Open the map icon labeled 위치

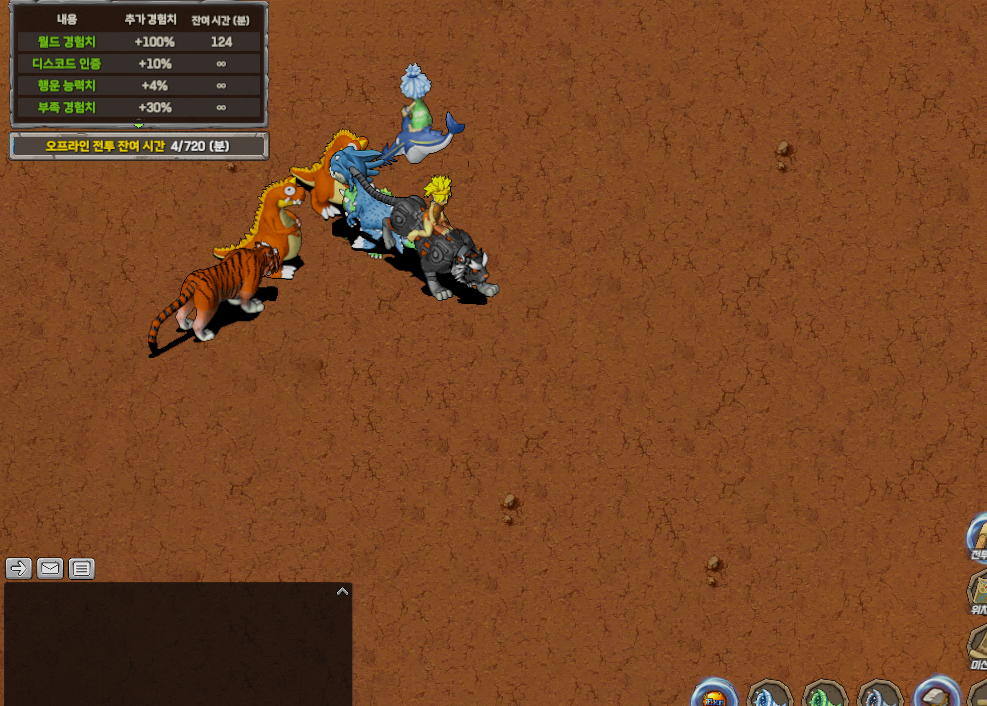977,592
